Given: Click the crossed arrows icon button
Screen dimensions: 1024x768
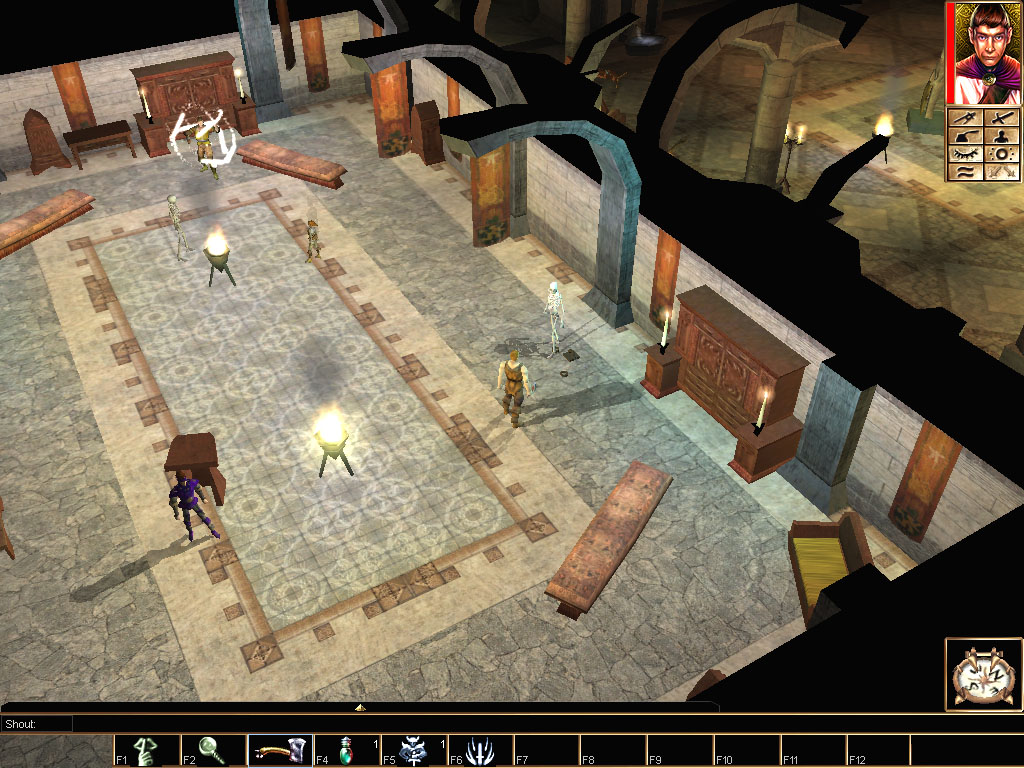Looking at the screenshot, I should pos(1002,172).
